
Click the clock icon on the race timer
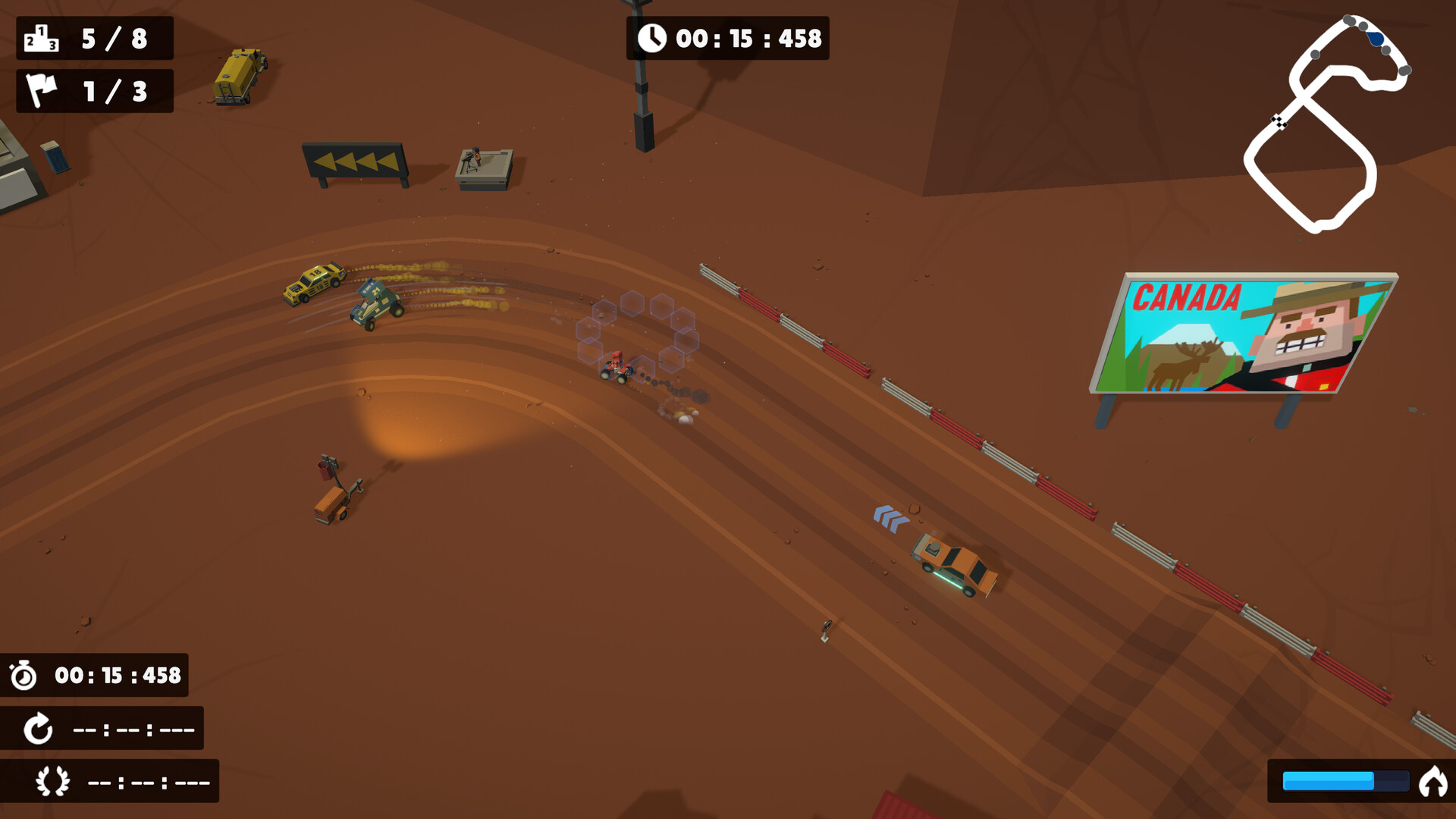pyautogui.click(x=654, y=38)
